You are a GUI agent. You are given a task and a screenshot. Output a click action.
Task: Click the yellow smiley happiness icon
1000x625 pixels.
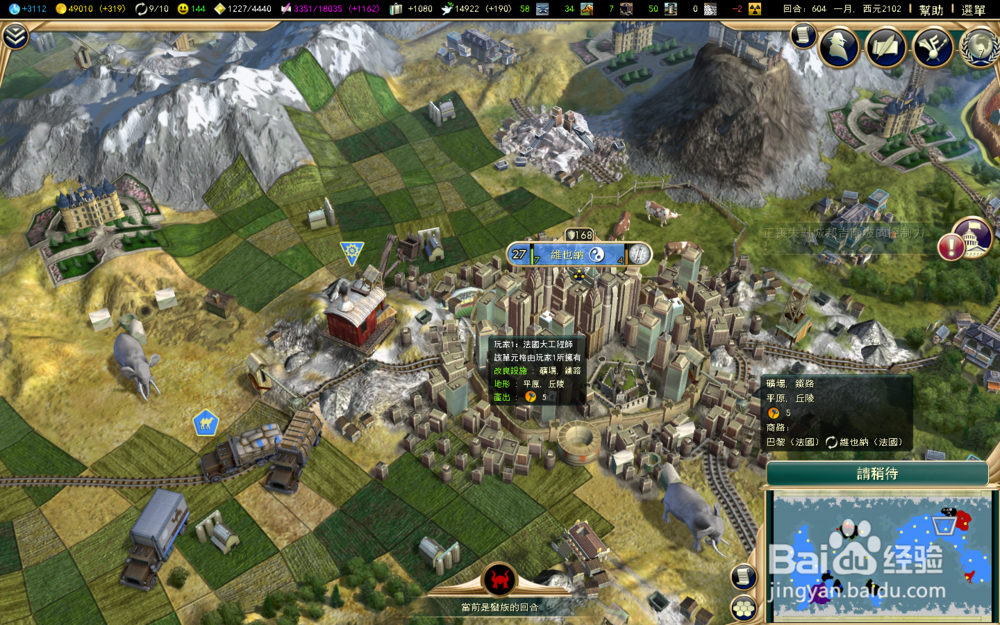[x=182, y=9]
